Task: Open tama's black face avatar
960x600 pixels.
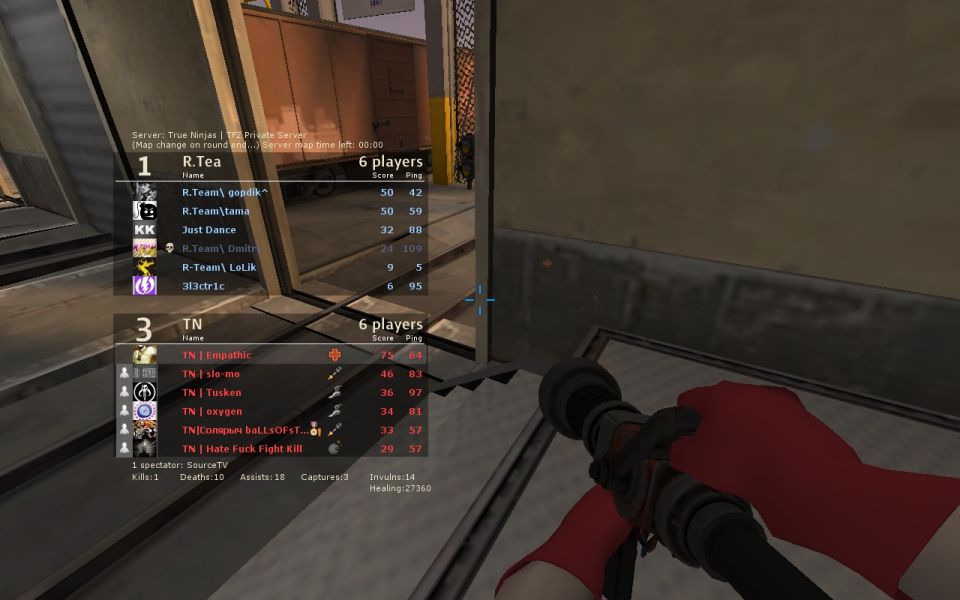Action: 145,211
